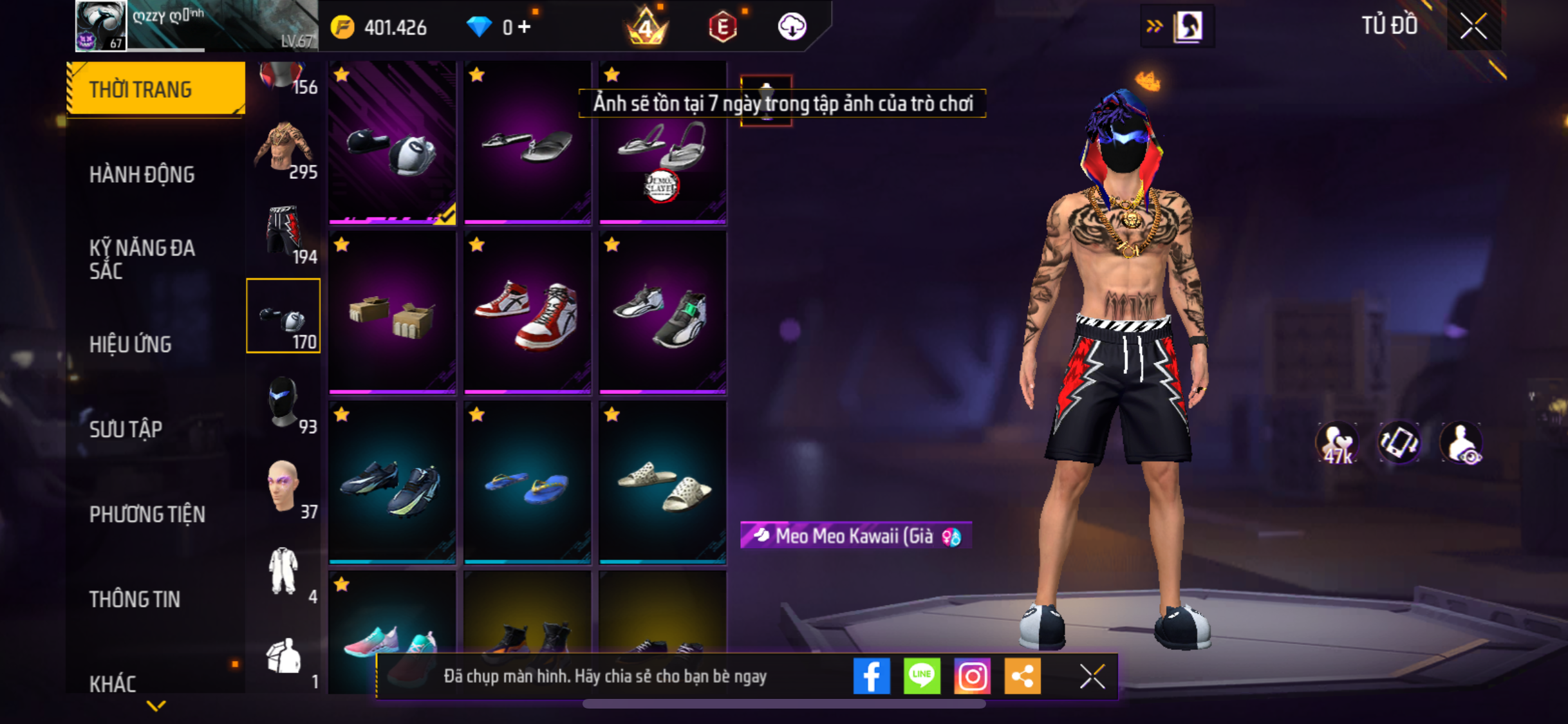The height and width of the screenshot is (724, 1568).
Task: Open the cloud download icon
Action: tap(792, 27)
